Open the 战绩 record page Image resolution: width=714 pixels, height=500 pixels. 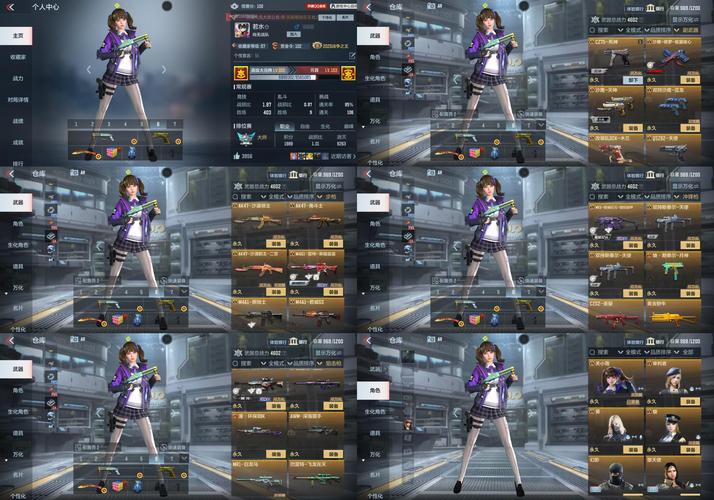pyautogui.click(x=17, y=121)
